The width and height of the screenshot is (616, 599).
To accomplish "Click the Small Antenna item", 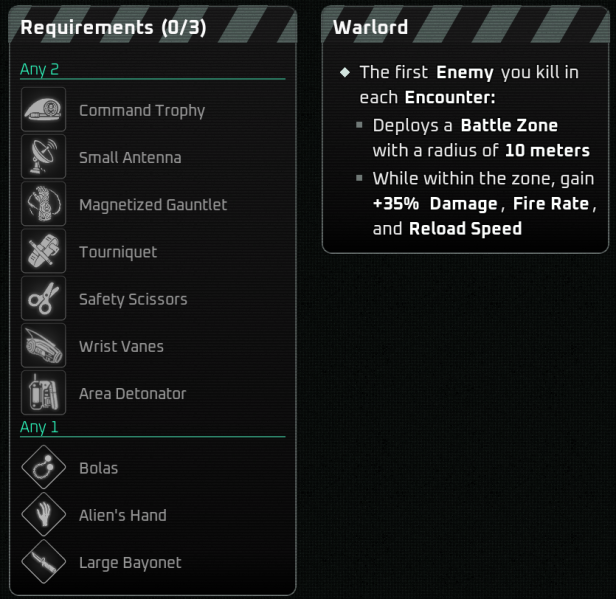I will click(x=130, y=158).
